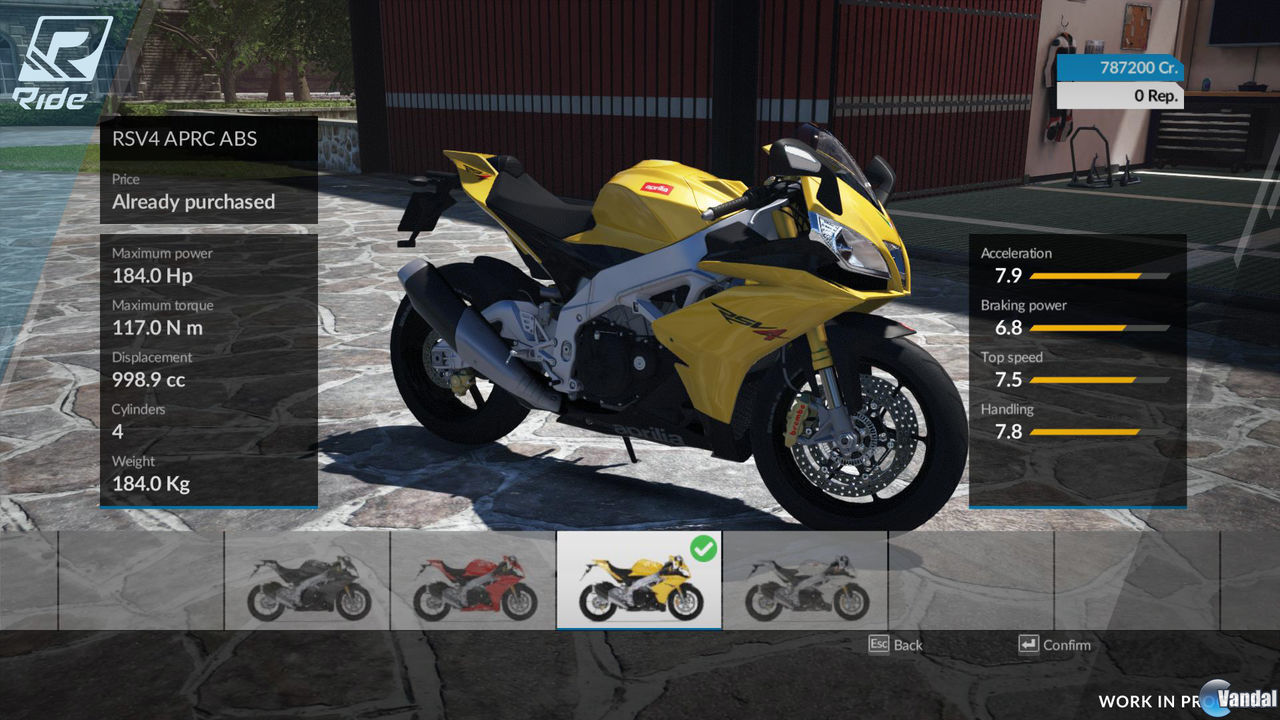Image resolution: width=1280 pixels, height=720 pixels.
Task: Click the 0 Rep. reputation badge
Action: [1120, 94]
